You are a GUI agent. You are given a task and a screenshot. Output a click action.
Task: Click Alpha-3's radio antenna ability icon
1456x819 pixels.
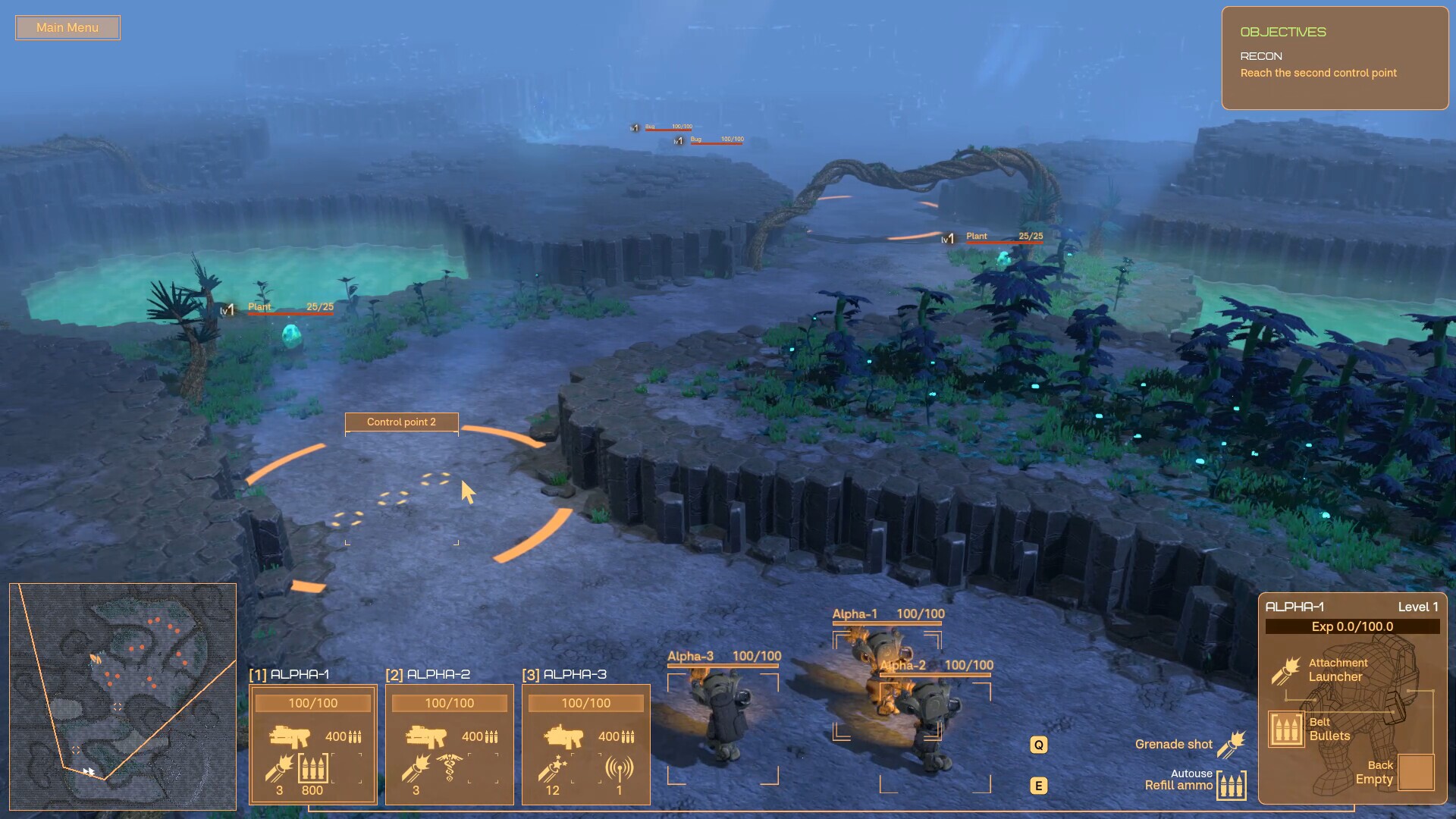pos(620,768)
